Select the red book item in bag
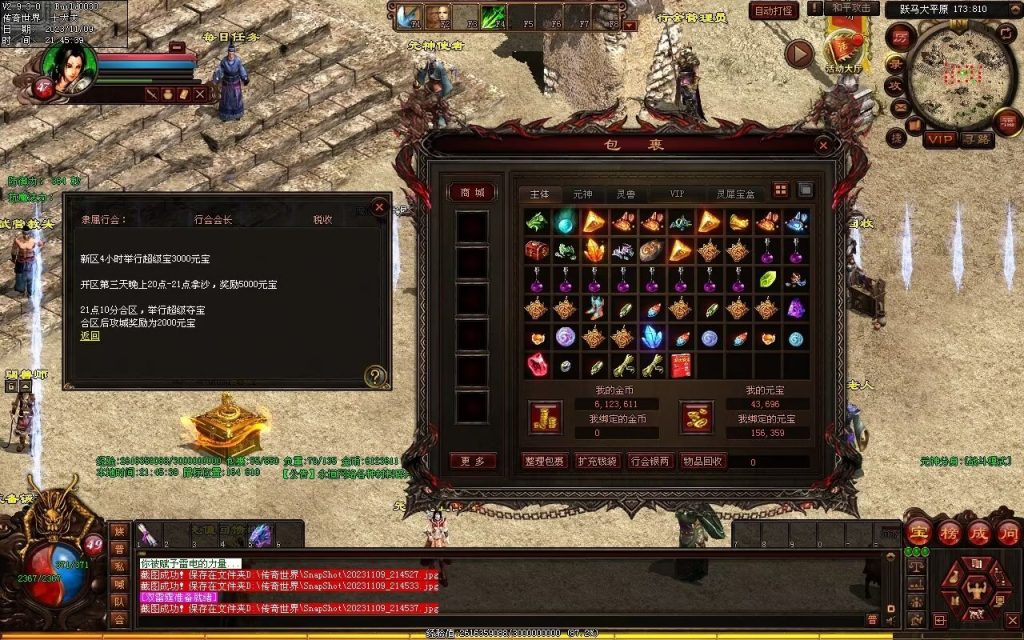This screenshot has width=1024, height=640. click(x=682, y=366)
